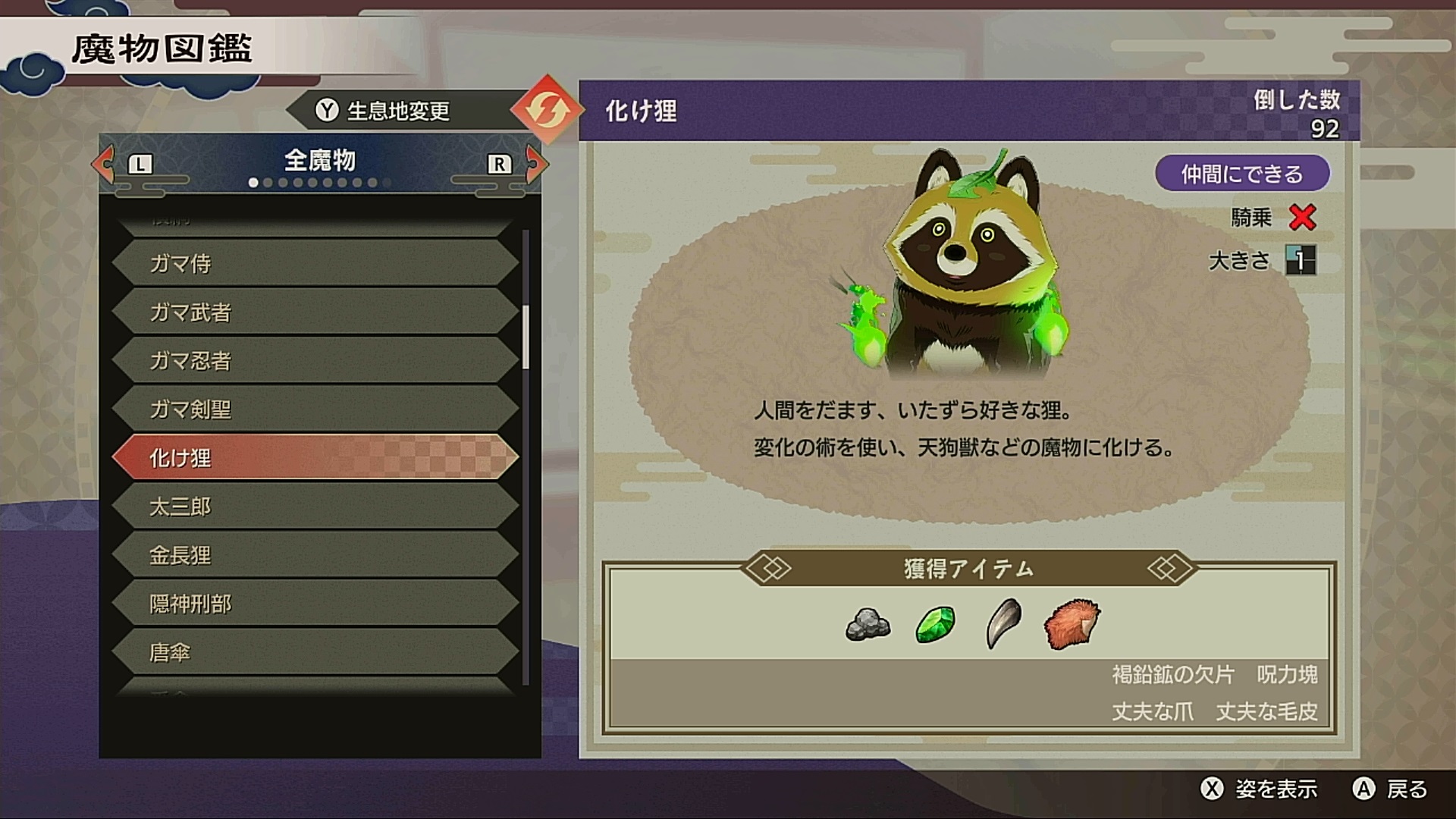The width and height of the screenshot is (1456, 819).
Task: Switch to the previous category with left arrow
Action: (x=104, y=163)
